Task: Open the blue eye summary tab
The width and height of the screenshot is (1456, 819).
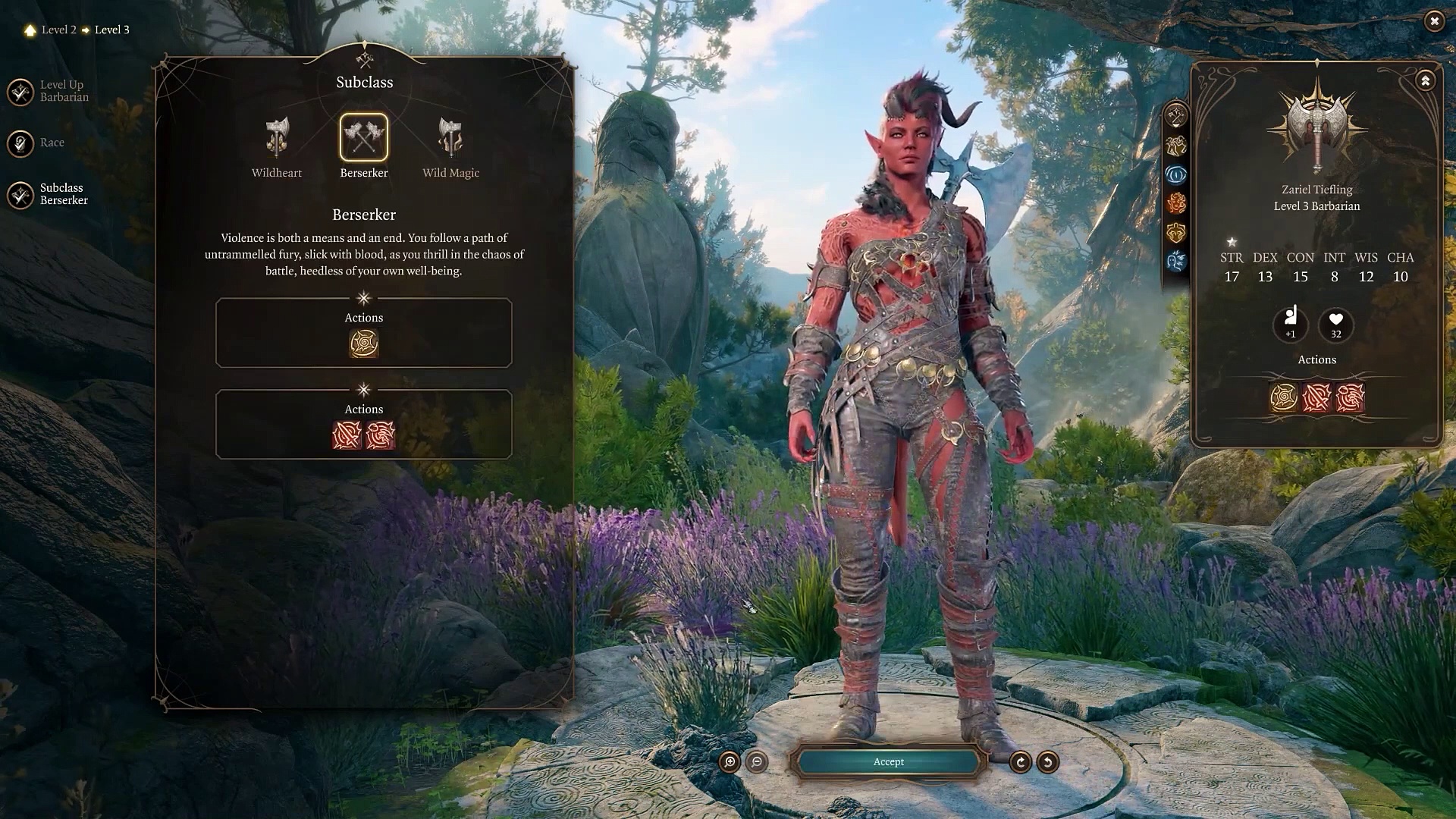Action: 1176,175
